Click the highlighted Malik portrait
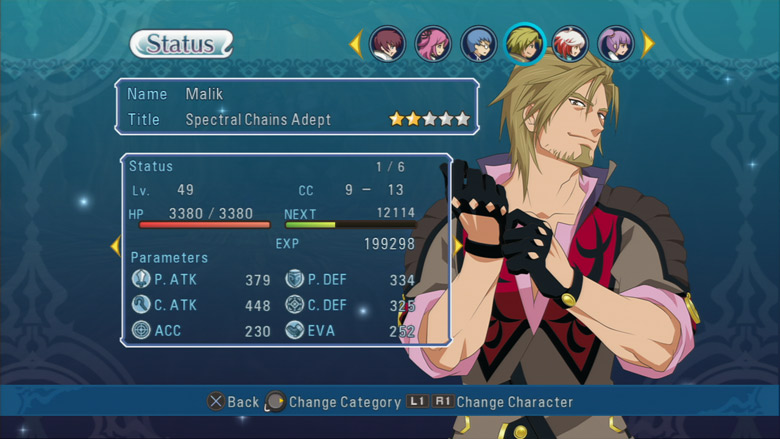 coord(525,43)
